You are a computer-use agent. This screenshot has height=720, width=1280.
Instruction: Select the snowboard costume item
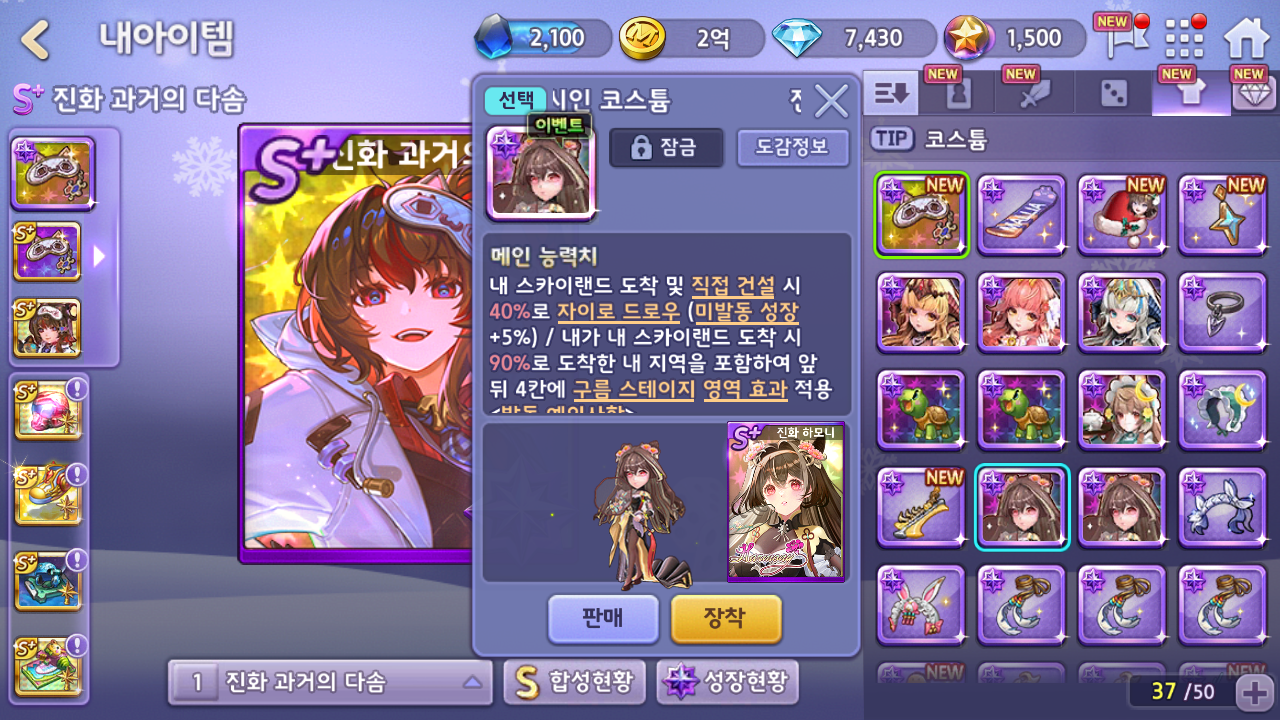[1021, 216]
